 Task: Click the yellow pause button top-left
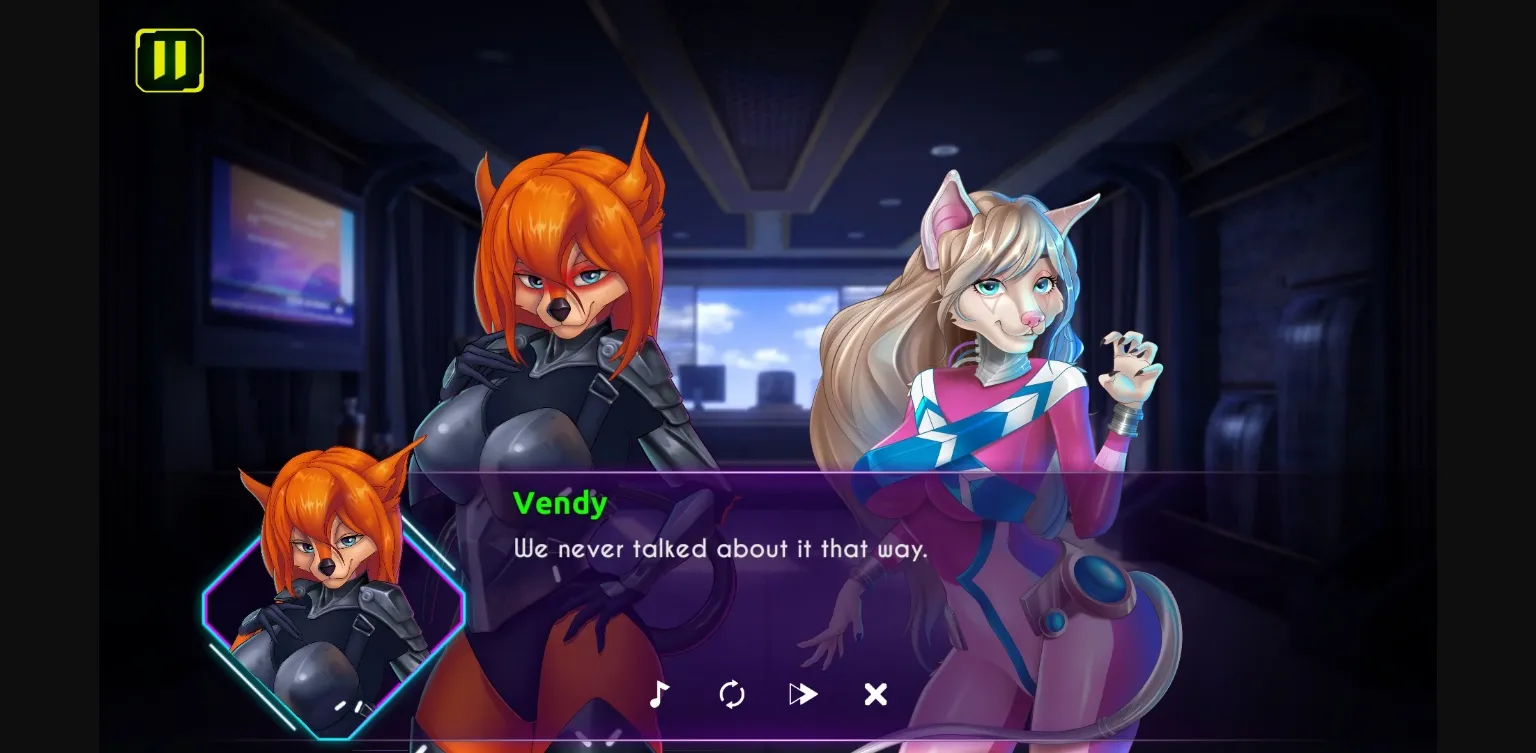click(169, 61)
